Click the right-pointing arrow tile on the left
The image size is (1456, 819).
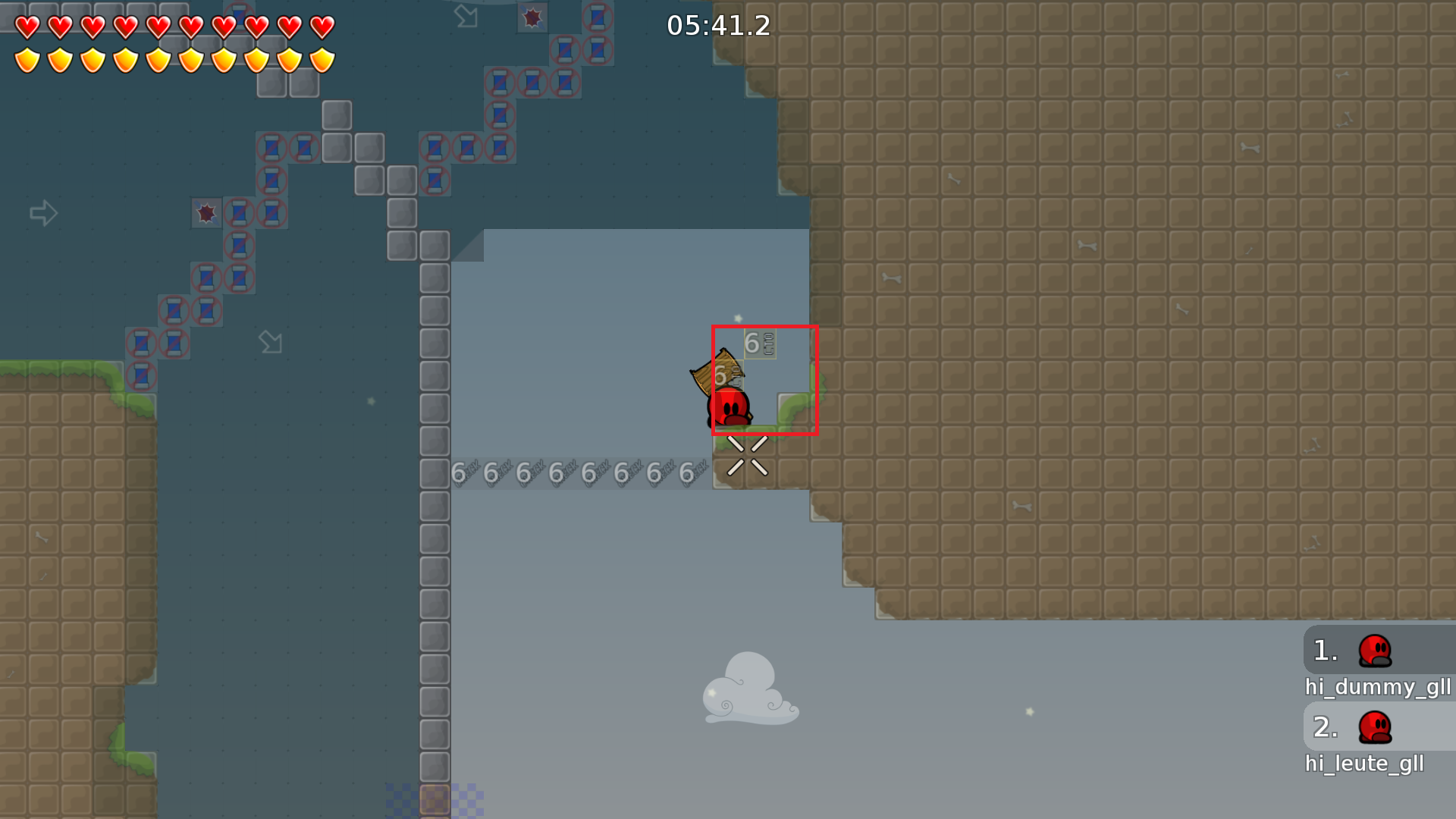43,213
